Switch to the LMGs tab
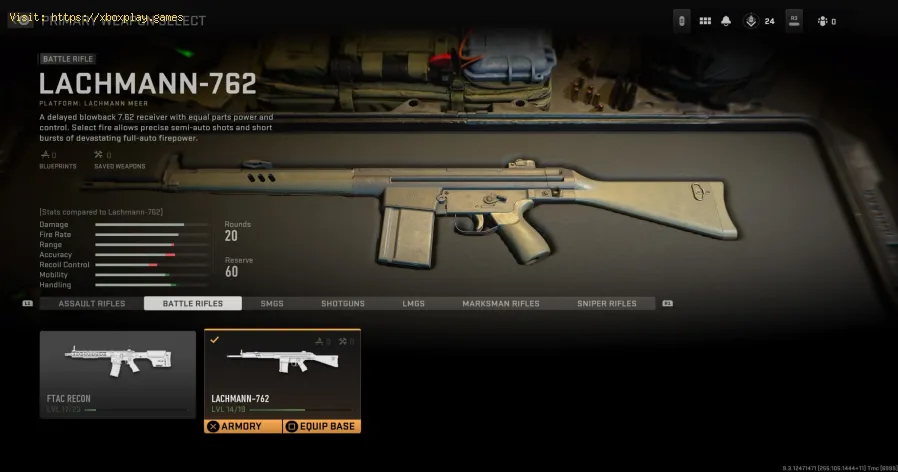Image resolution: width=898 pixels, height=472 pixels. pos(413,303)
